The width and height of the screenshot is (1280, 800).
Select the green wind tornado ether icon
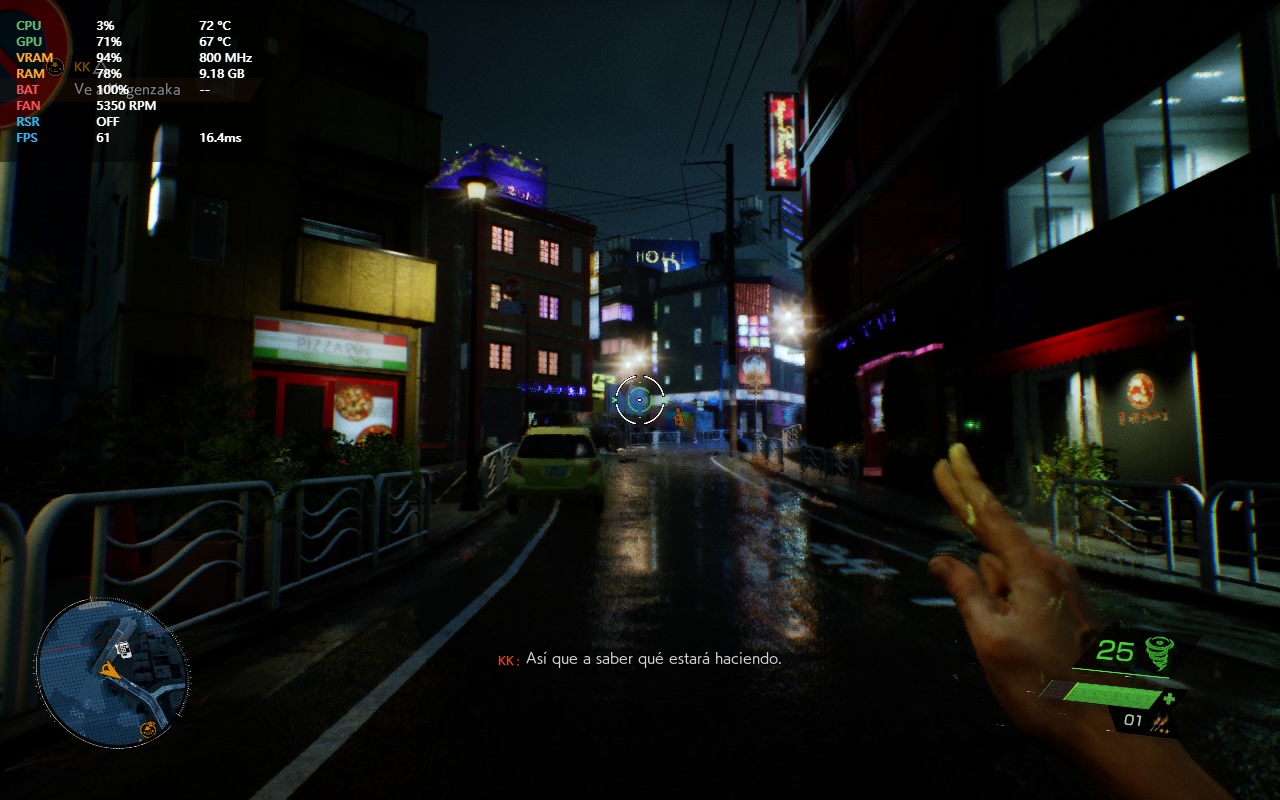(1159, 651)
